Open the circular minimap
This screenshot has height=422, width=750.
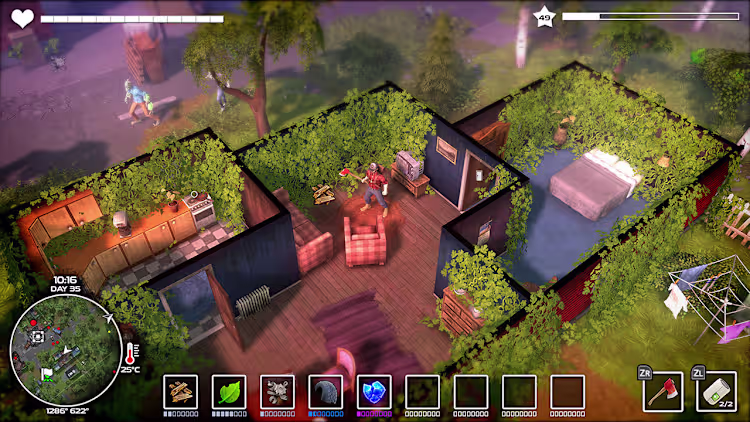[66, 351]
